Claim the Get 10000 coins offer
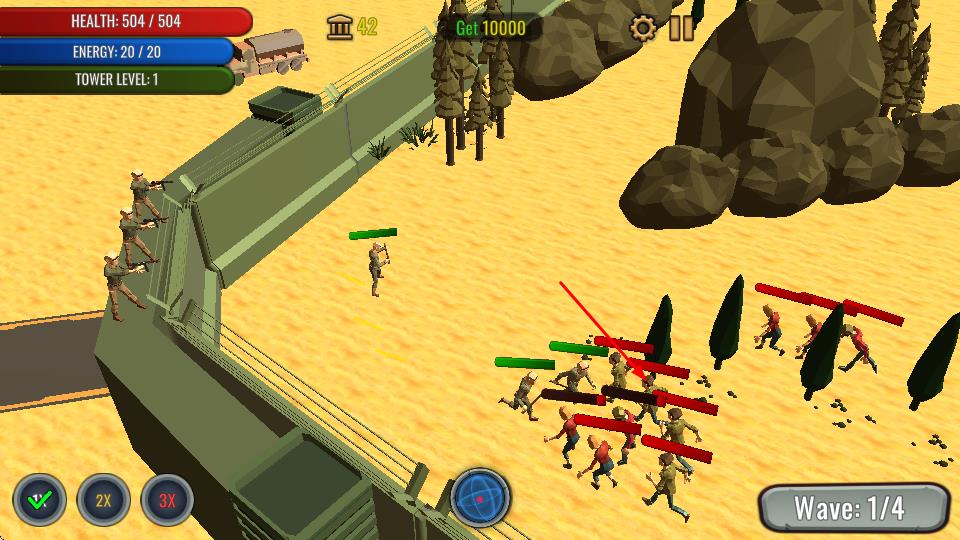This screenshot has width=960, height=540. point(490,28)
